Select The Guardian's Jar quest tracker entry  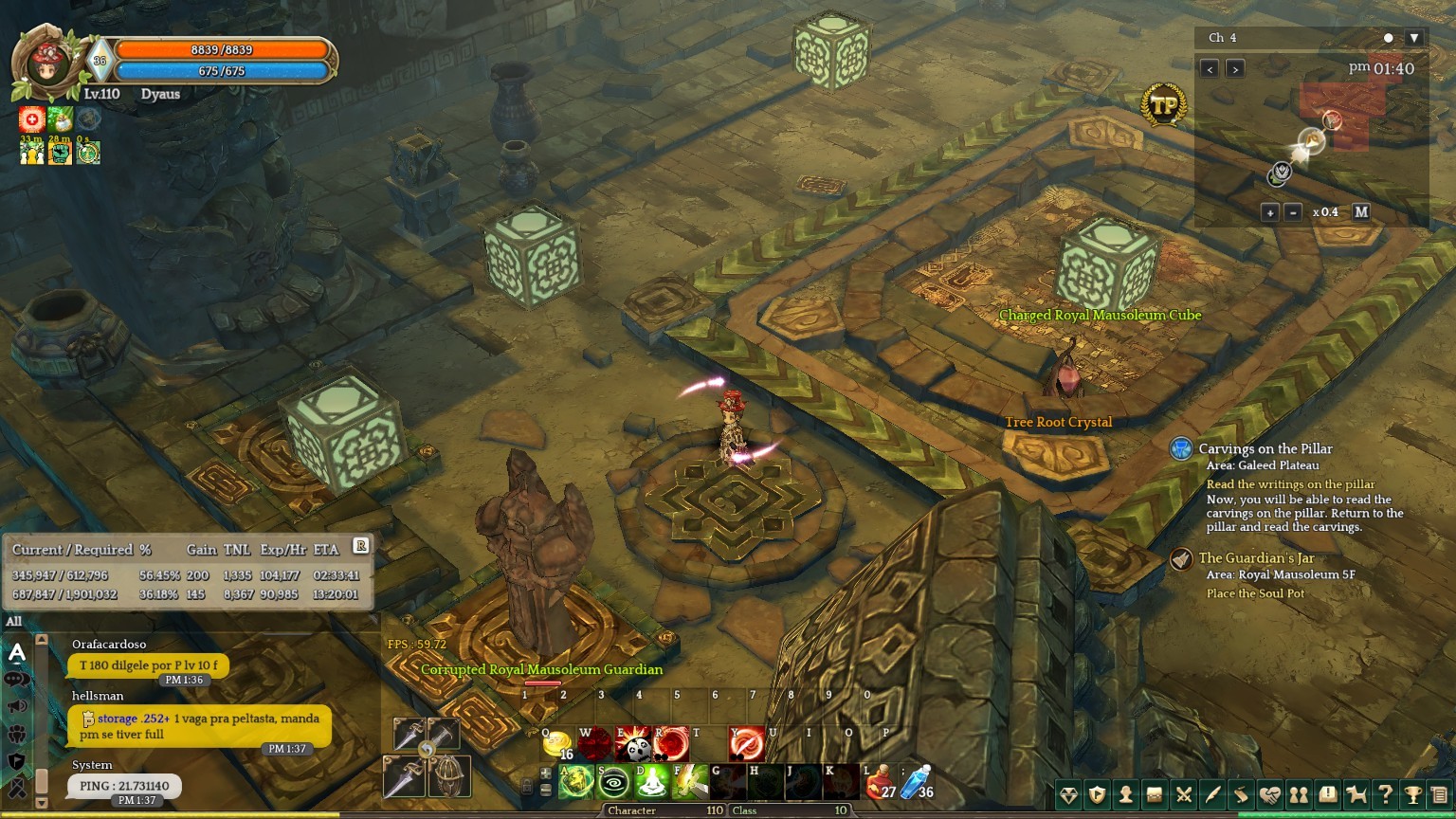(x=1255, y=558)
